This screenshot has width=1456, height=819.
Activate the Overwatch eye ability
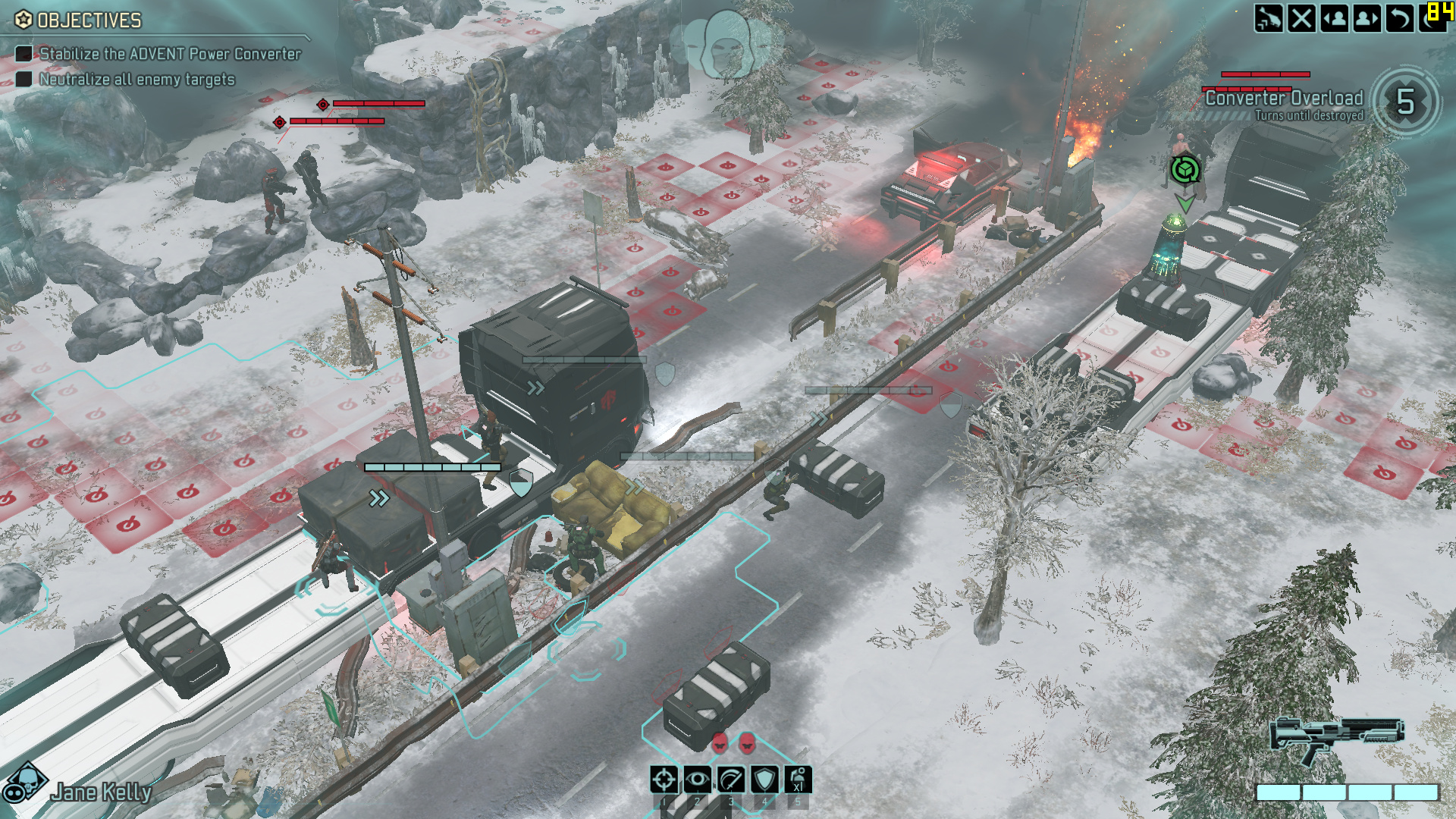click(698, 779)
